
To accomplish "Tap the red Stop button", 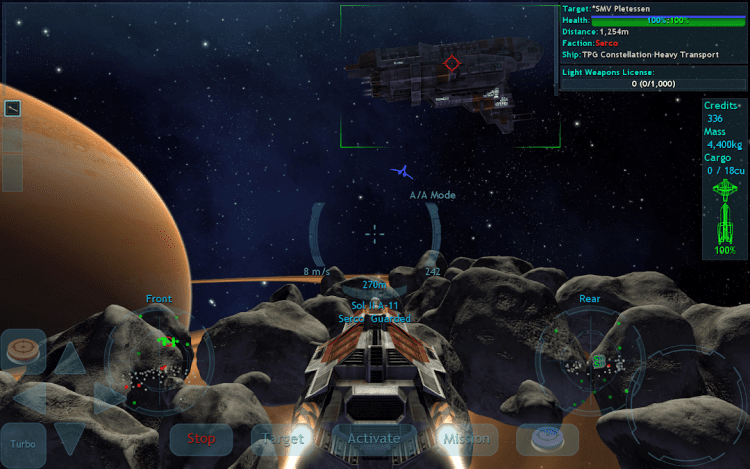I will (x=201, y=438).
